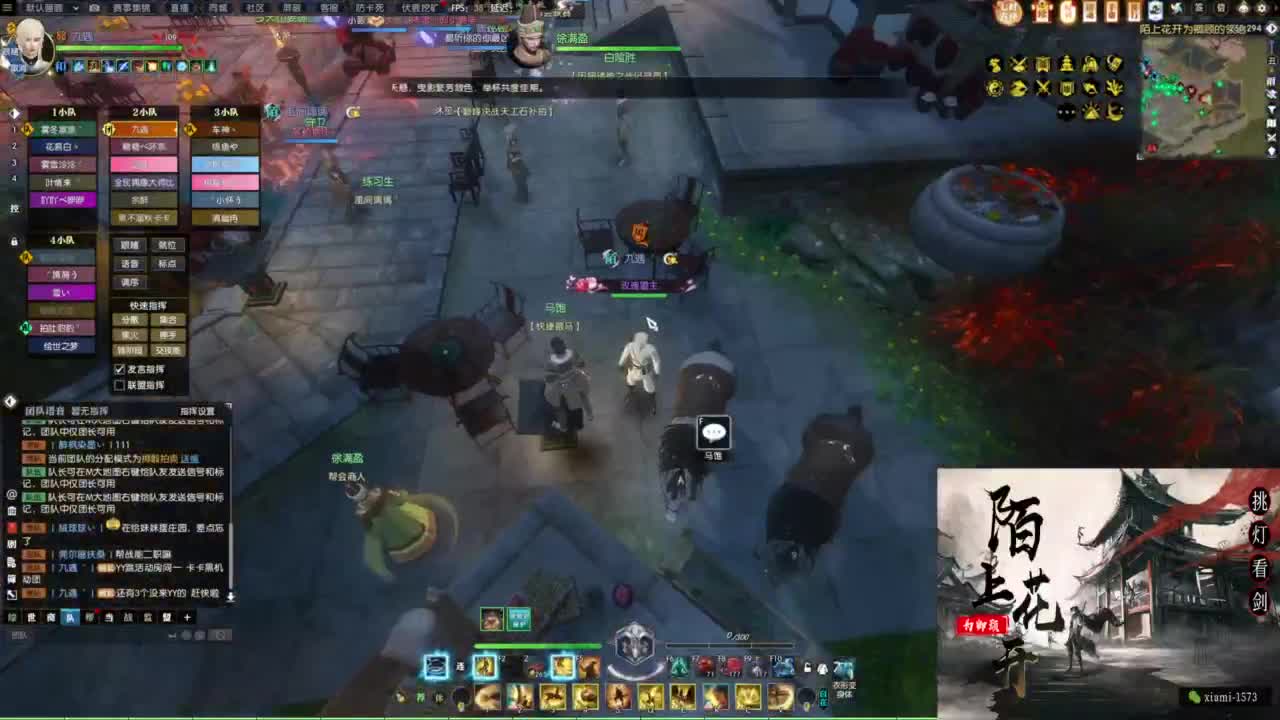Enable the 联盟指挥 checkbox
This screenshot has width=1280, height=720.
(120, 383)
